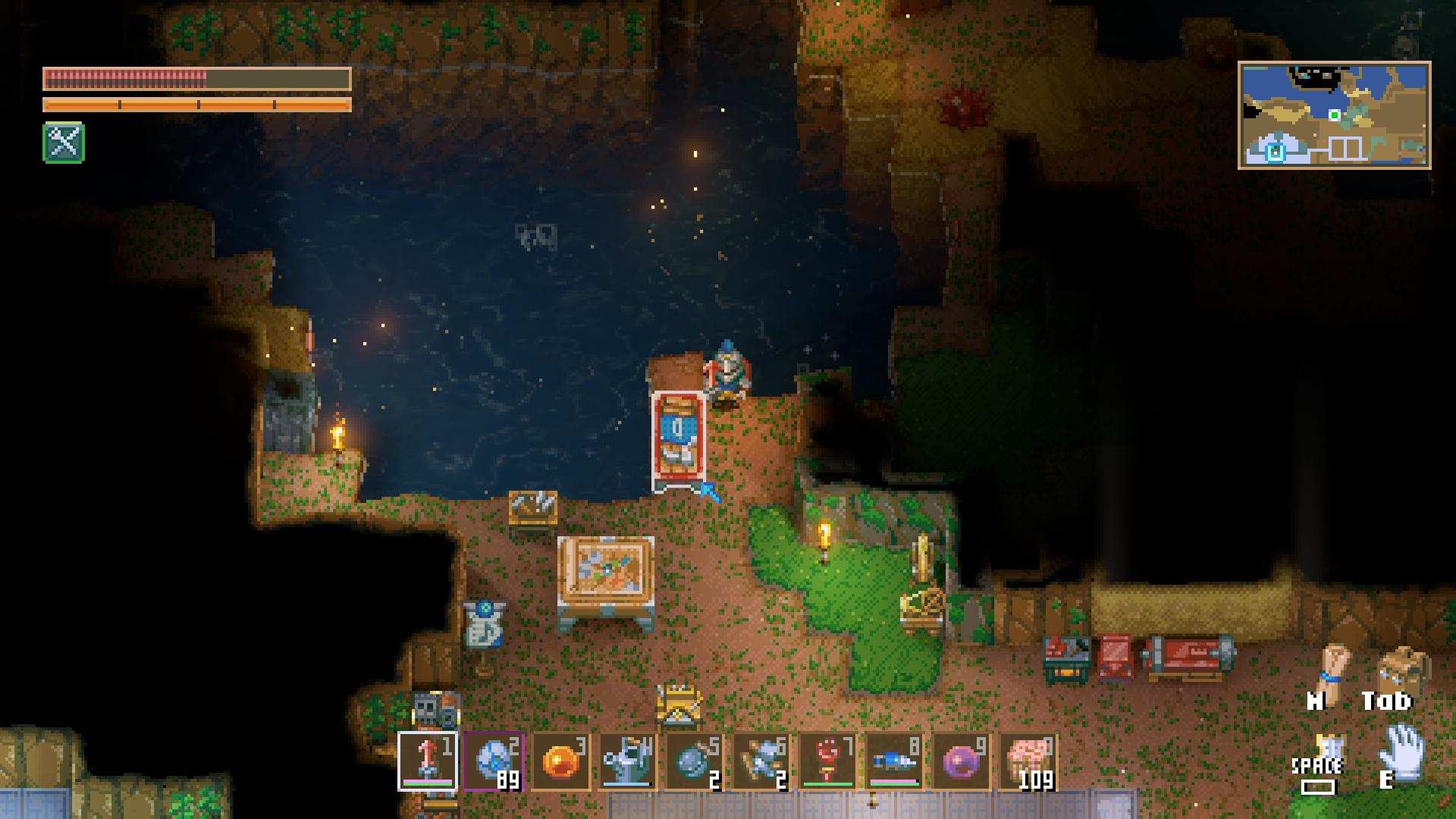Select the bomb slot with 2 left
The width and height of the screenshot is (1456, 819).
695,761
